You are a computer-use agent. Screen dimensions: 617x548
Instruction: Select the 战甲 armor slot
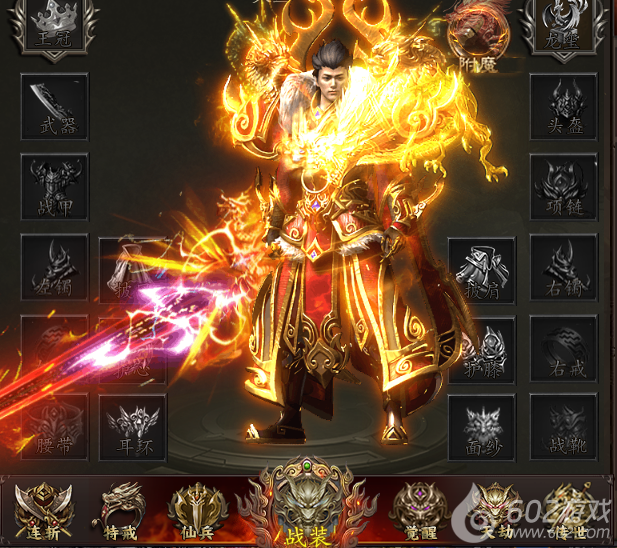point(55,185)
